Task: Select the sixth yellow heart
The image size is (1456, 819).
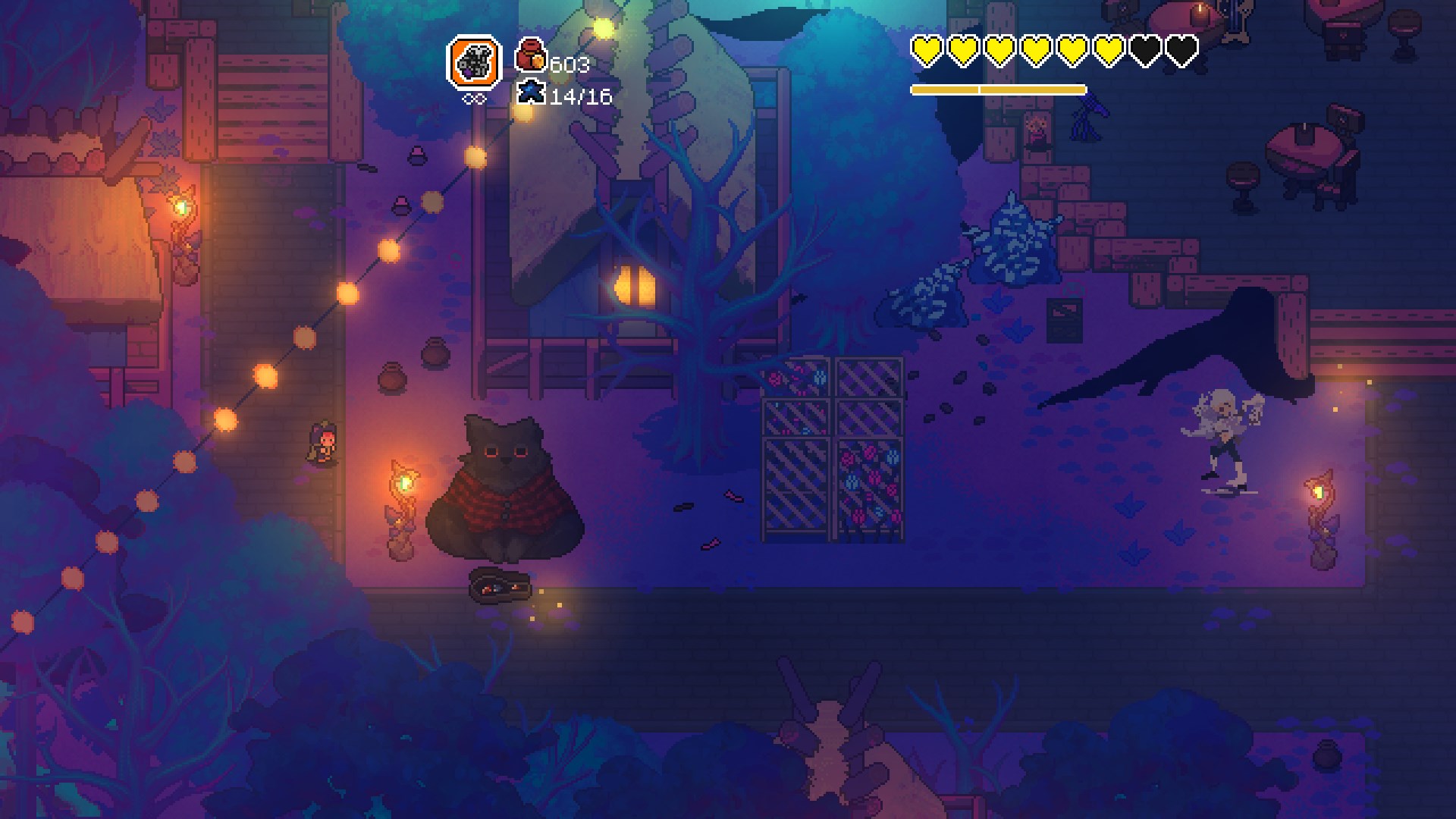Action: pyautogui.click(x=1109, y=52)
